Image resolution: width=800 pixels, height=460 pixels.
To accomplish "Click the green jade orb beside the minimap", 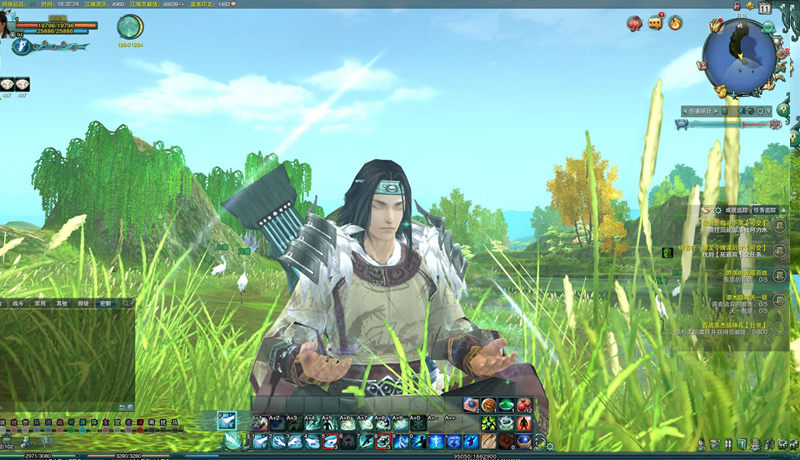I will [x=769, y=28].
